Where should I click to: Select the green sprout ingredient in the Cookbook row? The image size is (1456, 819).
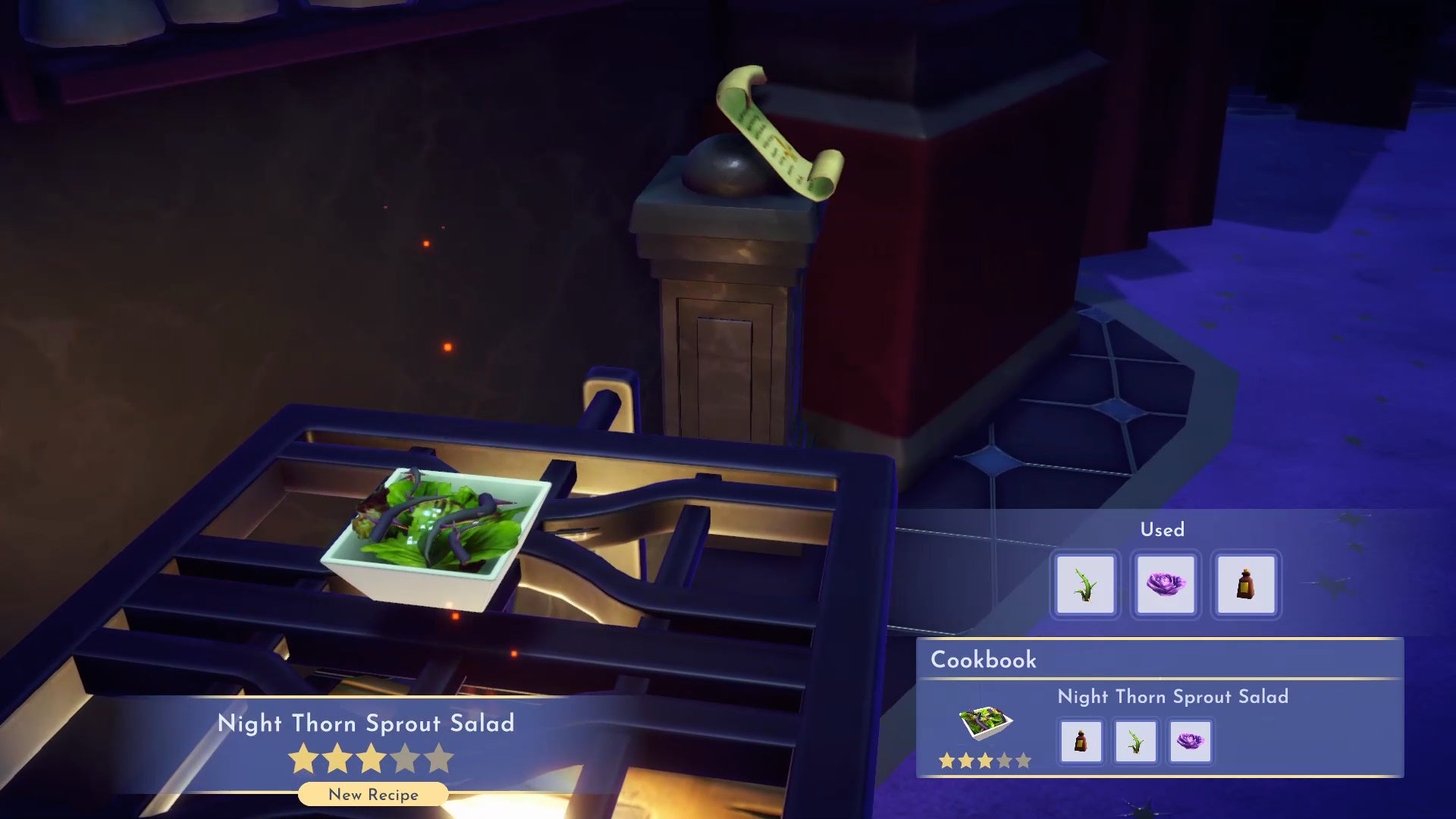click(x=1135, y=742)
